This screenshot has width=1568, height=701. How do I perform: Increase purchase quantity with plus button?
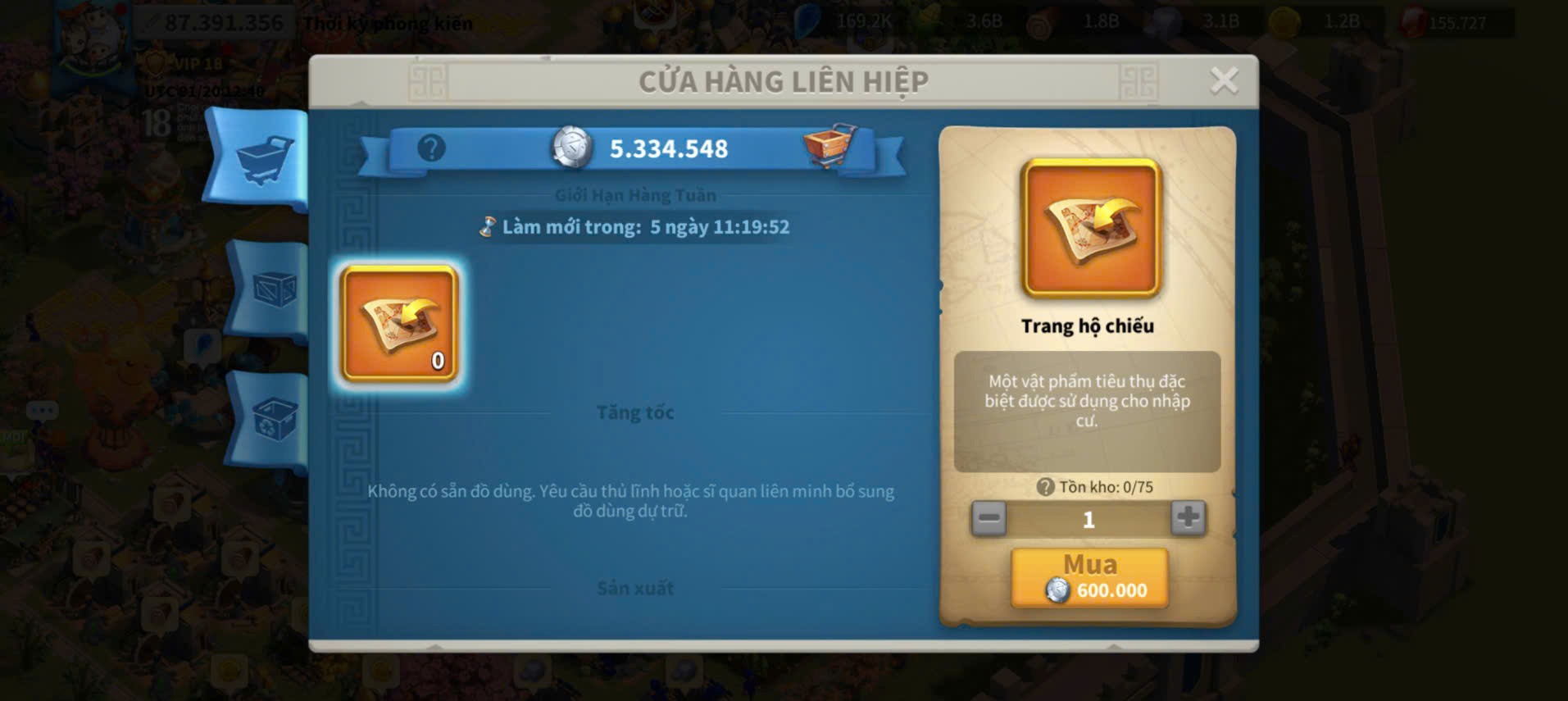1188,518
